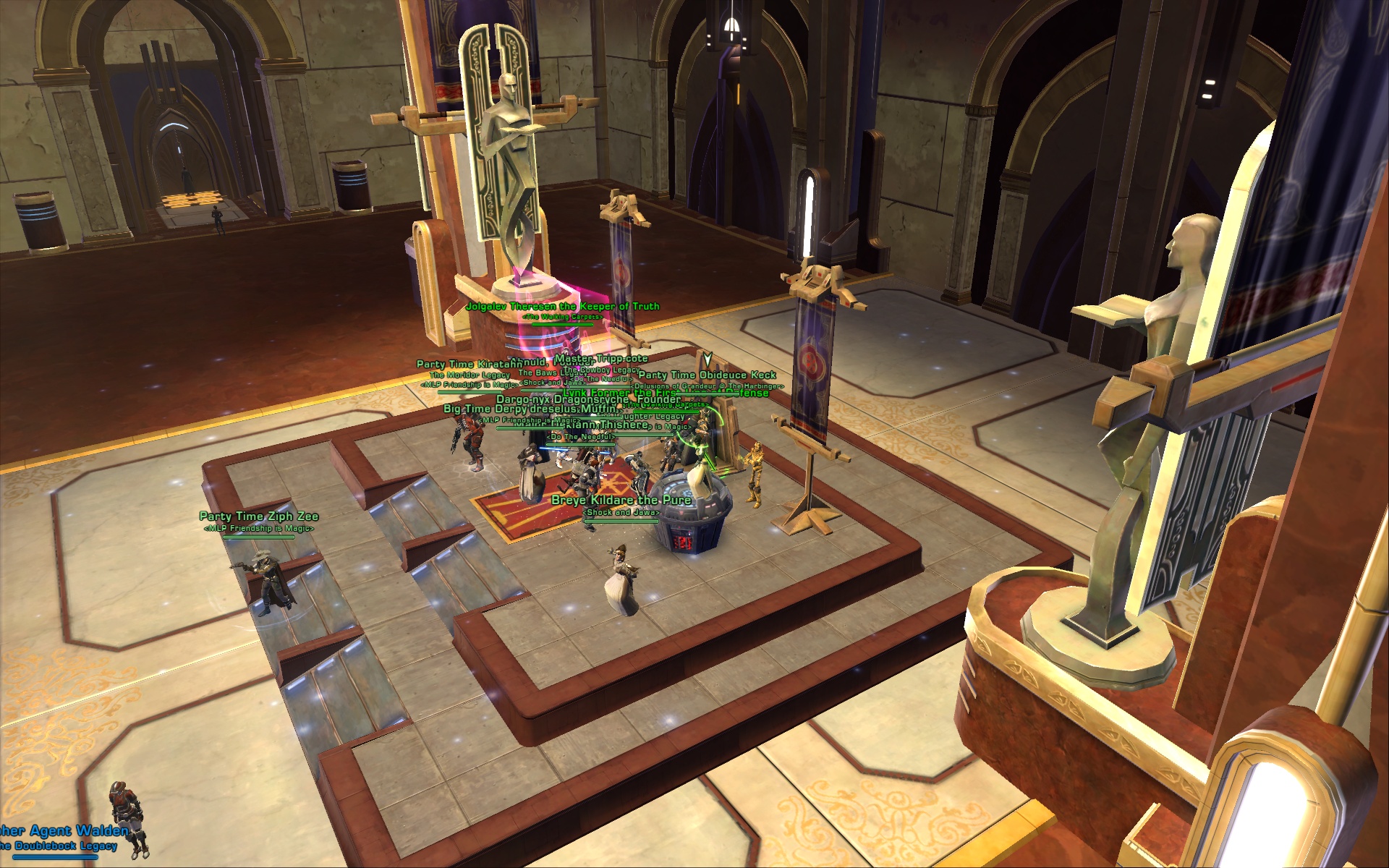The image size is (1389, 868).
Task: Select the Party Time Ziph Zee nameplate
Action: pyautogui.click(x=258, y=516)
